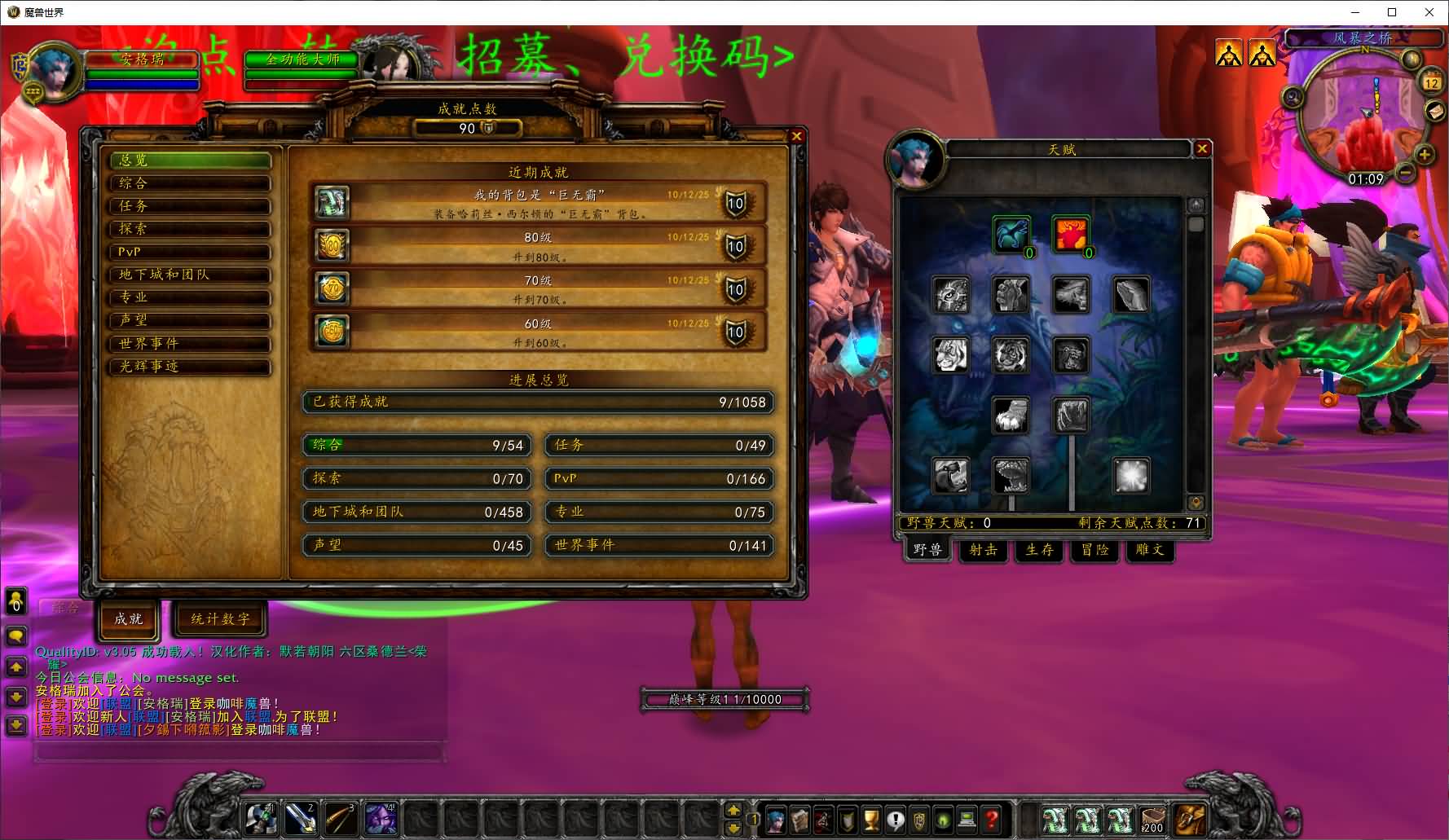Maximize the game window
This screenshot has height=840, width=1449.
pyautogui.click(x=1392, y=12)
